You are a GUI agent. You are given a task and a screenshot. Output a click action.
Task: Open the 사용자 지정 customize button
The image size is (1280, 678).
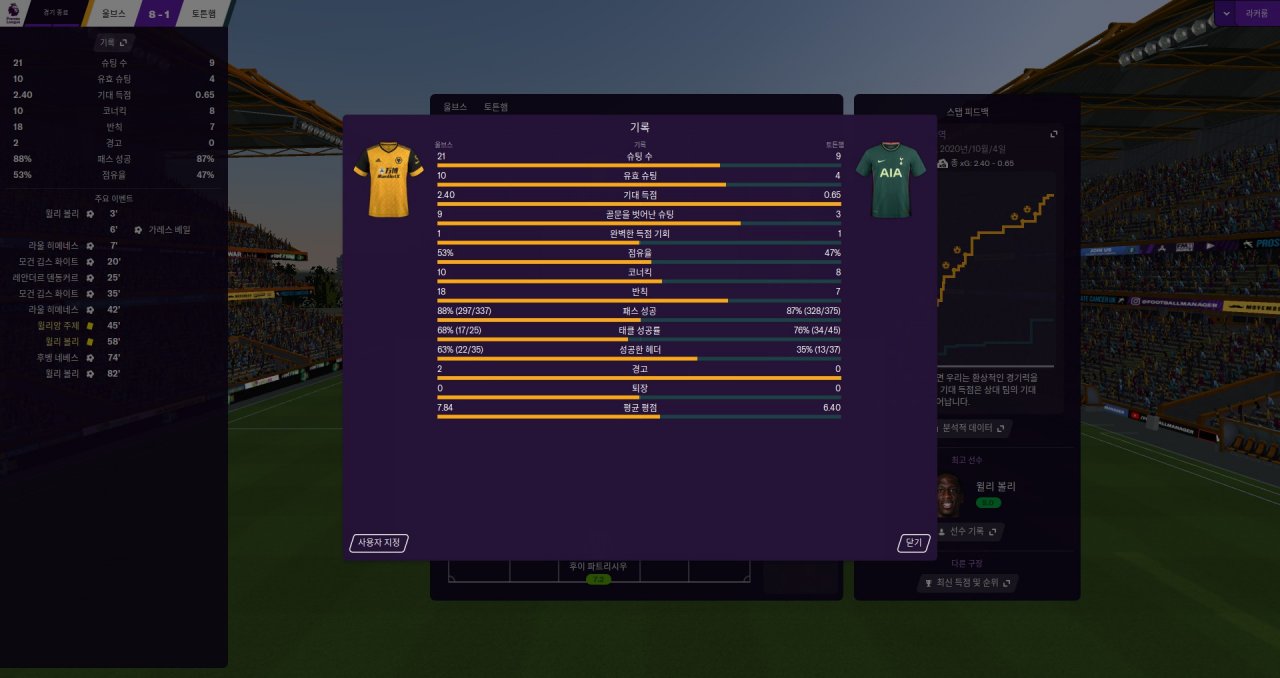click(x=379, y=543)
